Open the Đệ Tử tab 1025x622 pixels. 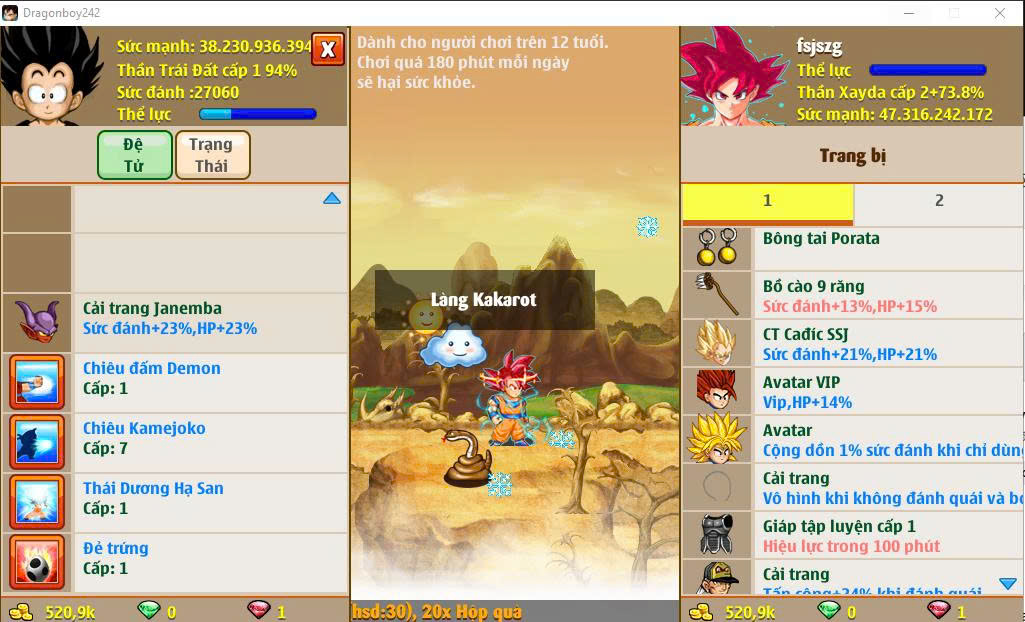(135, 155)
